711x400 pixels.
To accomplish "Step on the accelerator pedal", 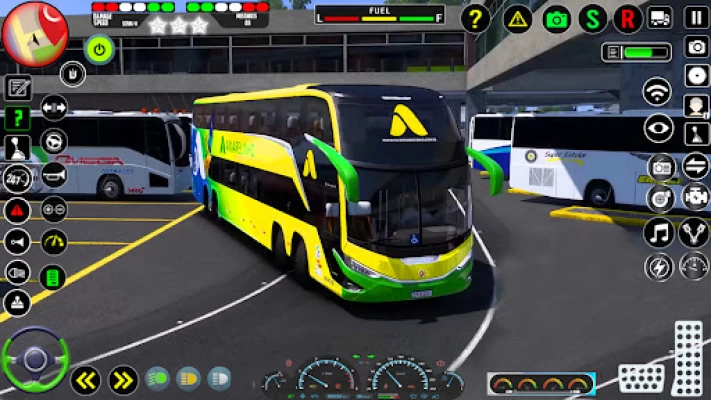I will 688,355.
